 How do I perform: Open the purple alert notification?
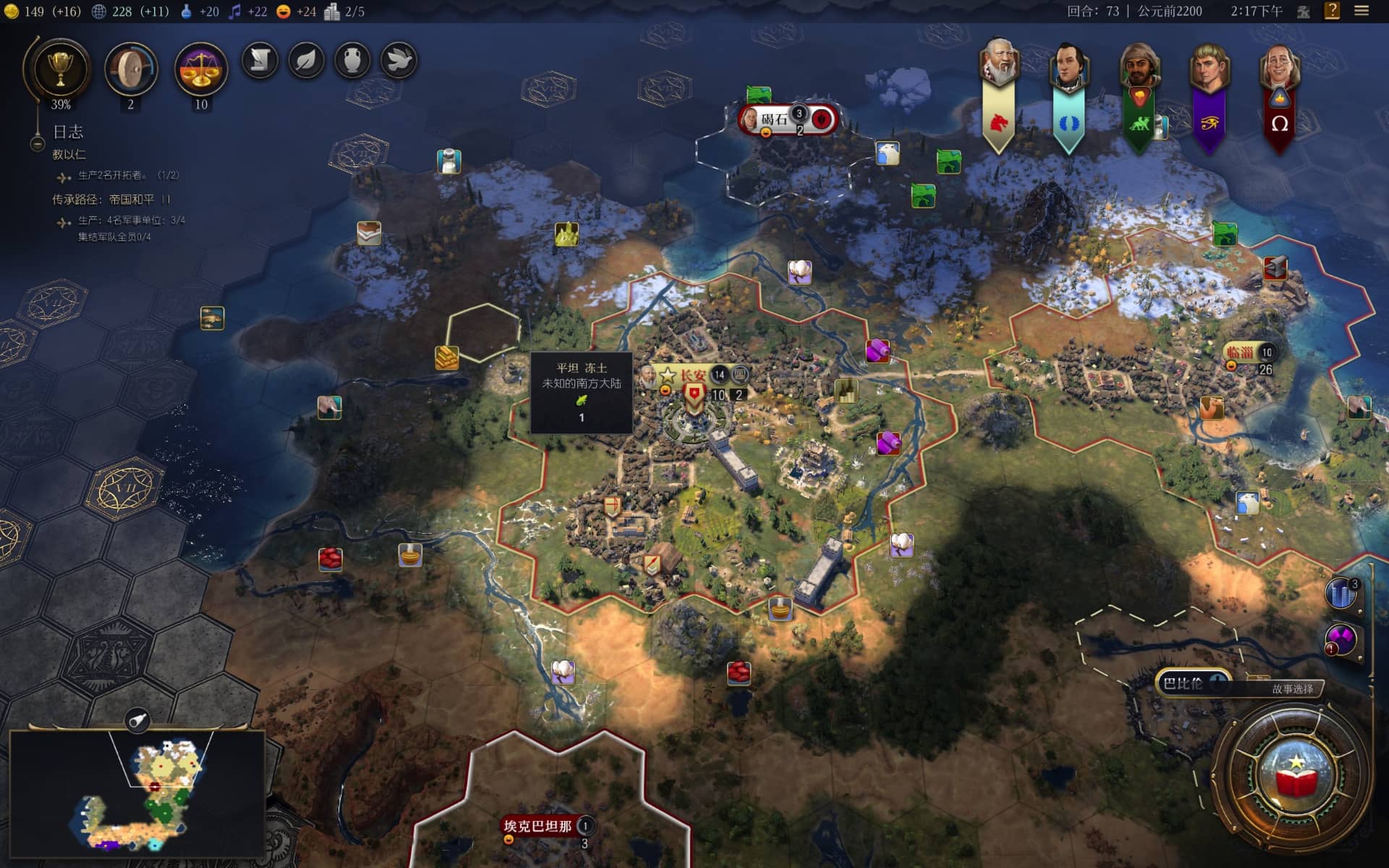pos(1341,639)
